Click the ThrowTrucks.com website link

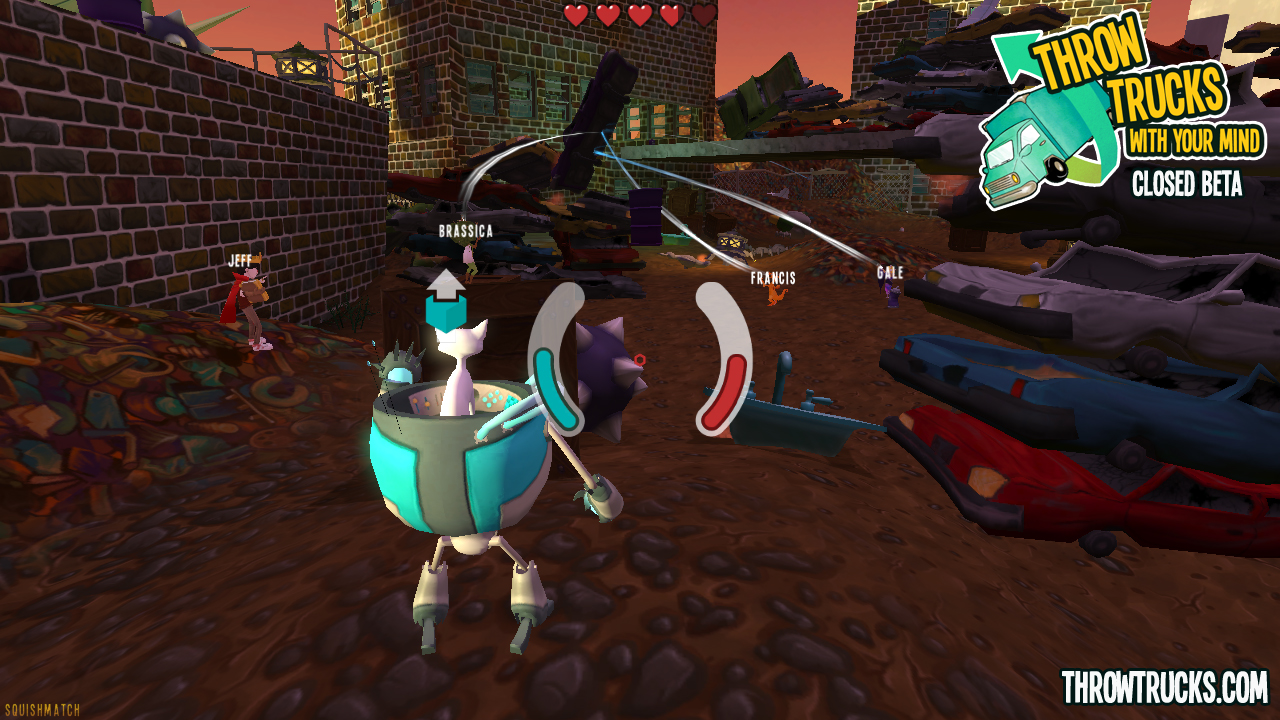coord(1164,688)
